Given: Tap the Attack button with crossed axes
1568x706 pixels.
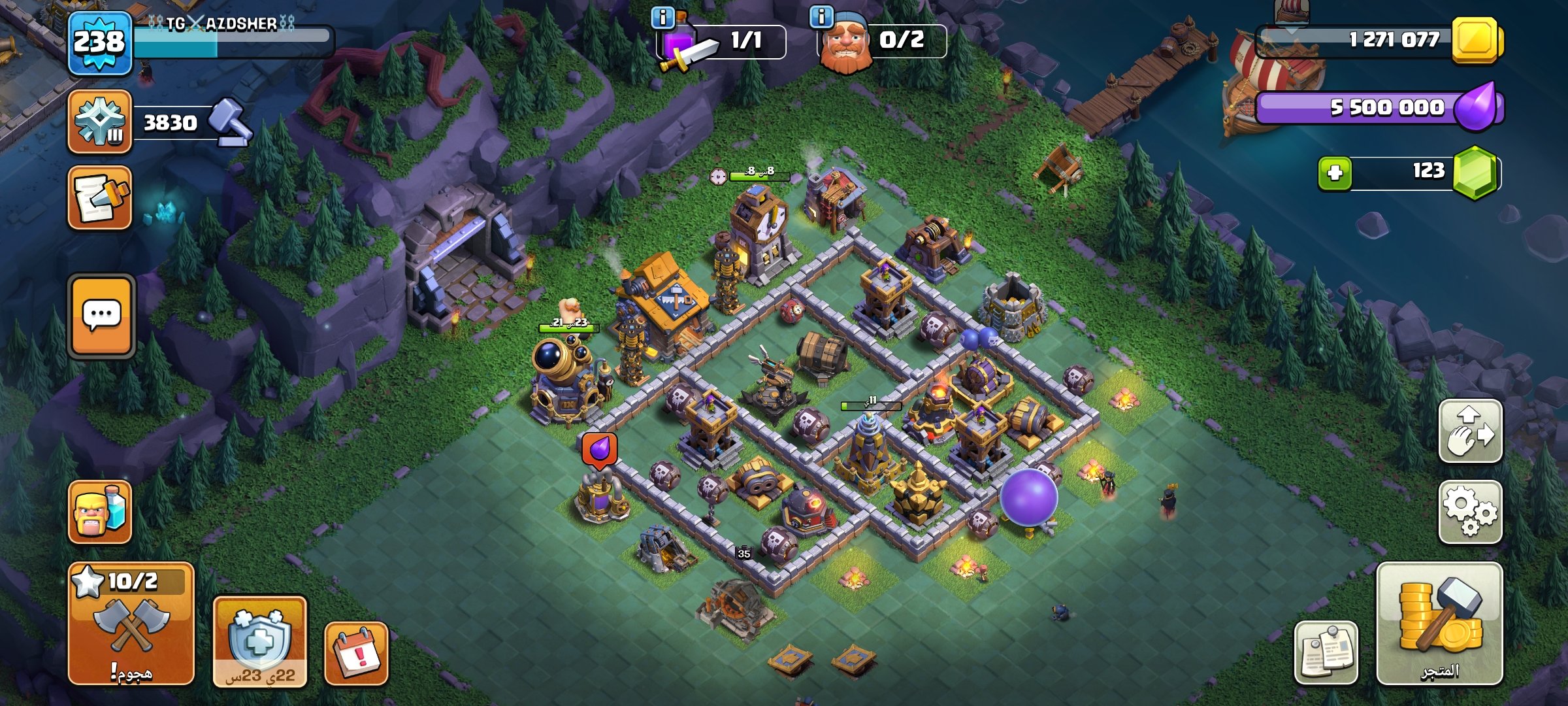Looking at the screenshot, I should click(x=131, y=623).
